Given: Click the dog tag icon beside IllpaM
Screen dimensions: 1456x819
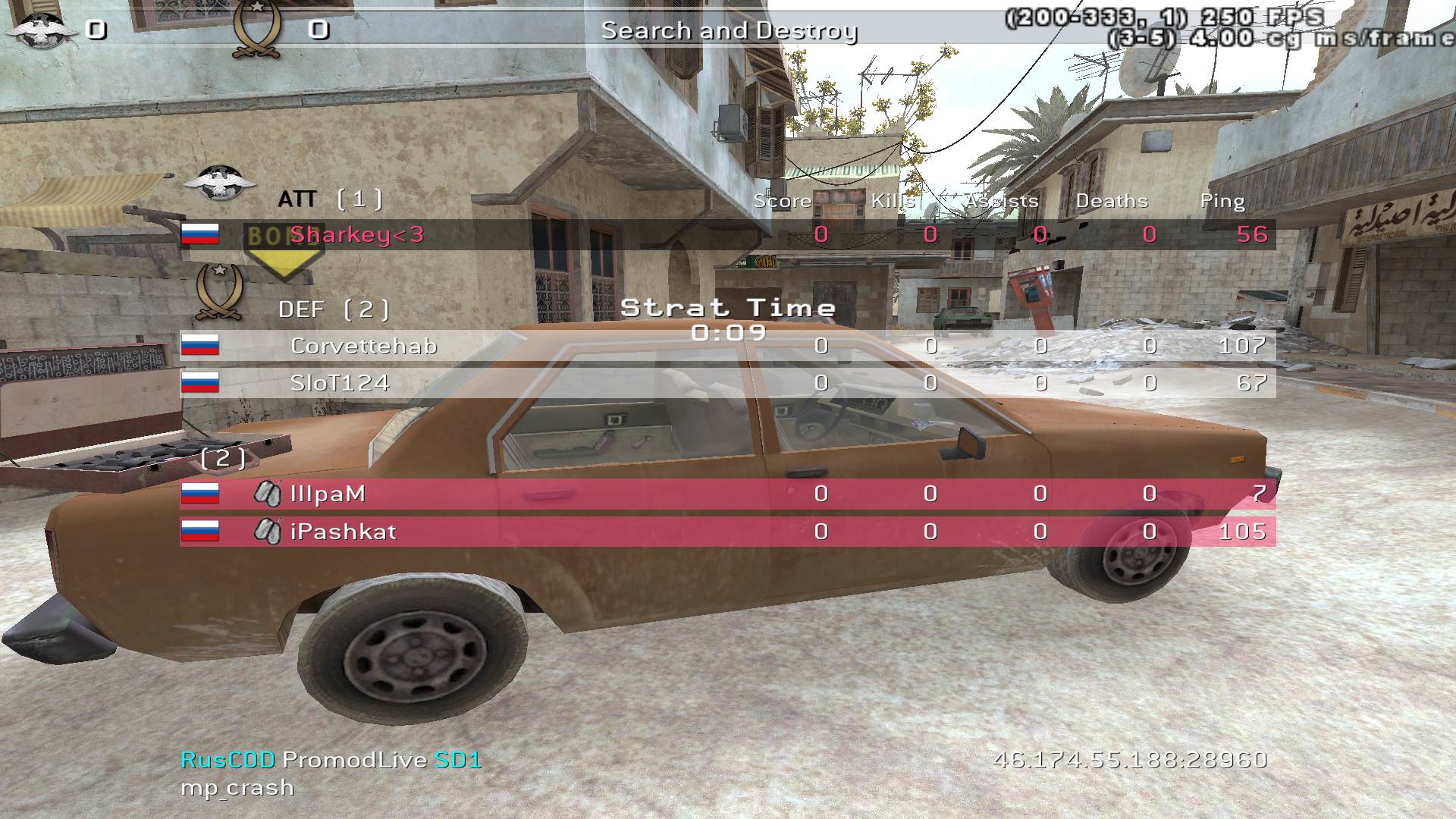Looking at the screenshot, I should pyautogui.click(x=267, y=494).
